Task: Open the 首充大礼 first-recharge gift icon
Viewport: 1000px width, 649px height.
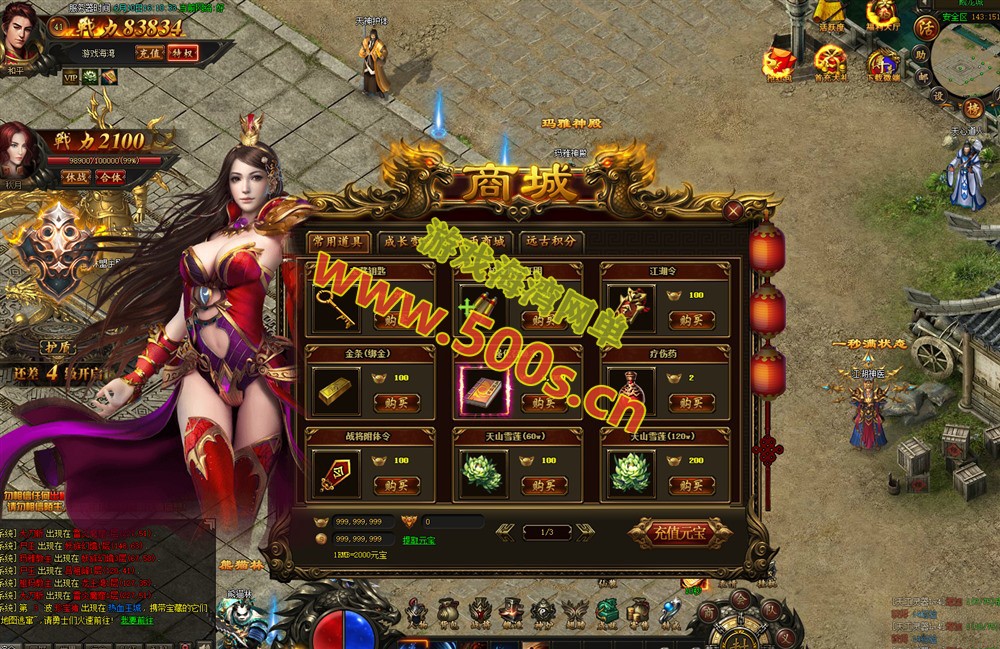Action: 831,63
